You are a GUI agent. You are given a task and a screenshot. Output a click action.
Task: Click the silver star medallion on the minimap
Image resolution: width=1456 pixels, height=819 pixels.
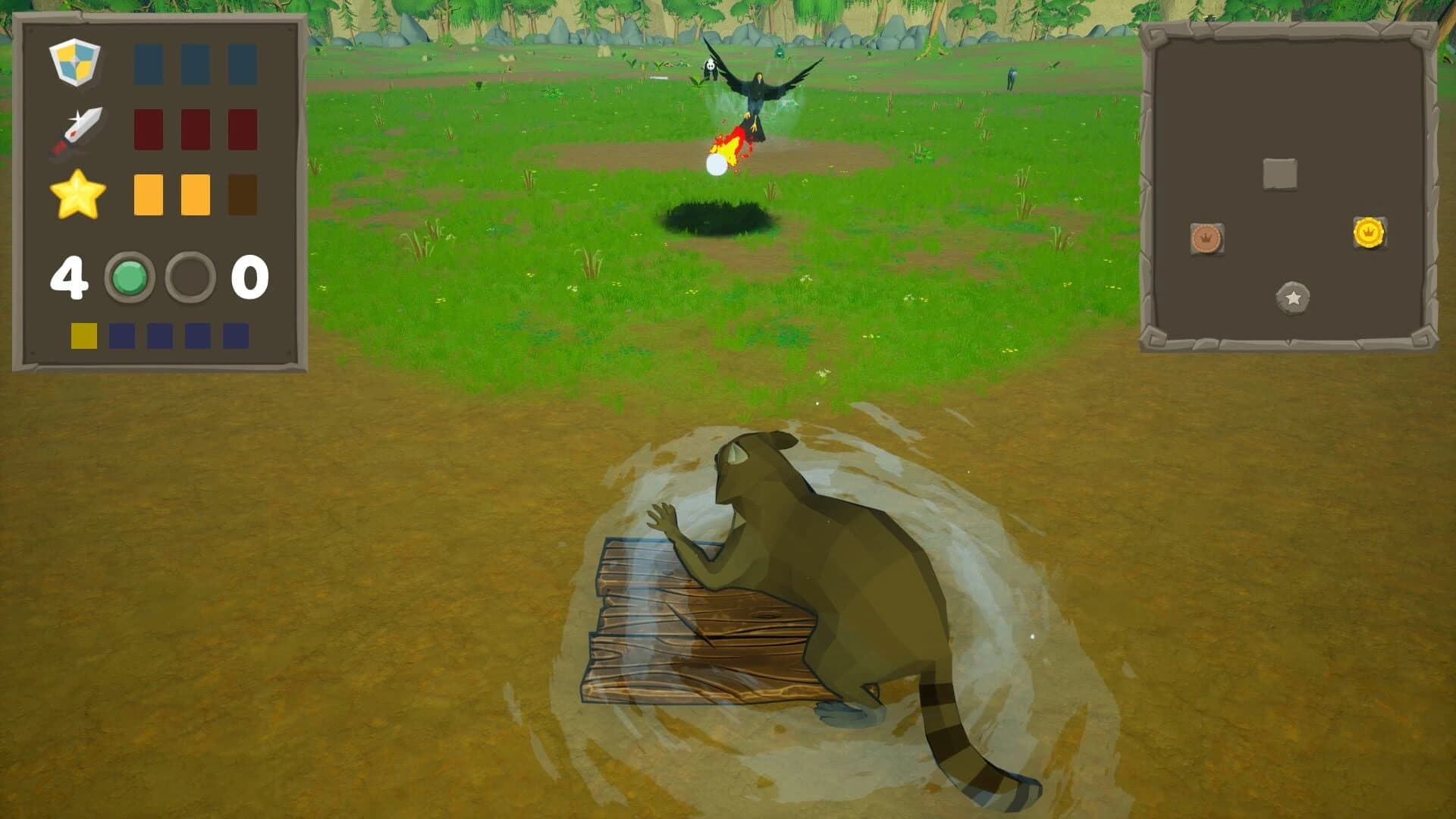point(1291,299)
